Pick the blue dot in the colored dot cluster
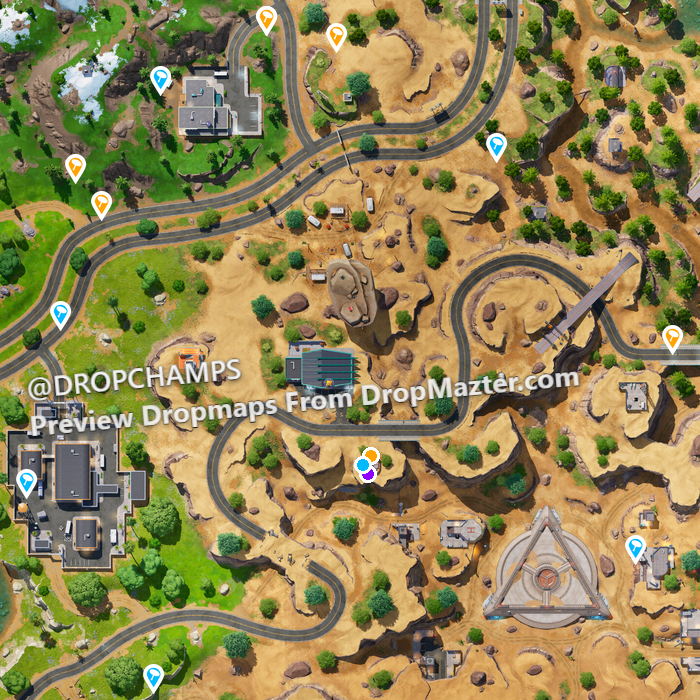Image resolution: width=700 pixels, height=700 pixels. (363, 465)
